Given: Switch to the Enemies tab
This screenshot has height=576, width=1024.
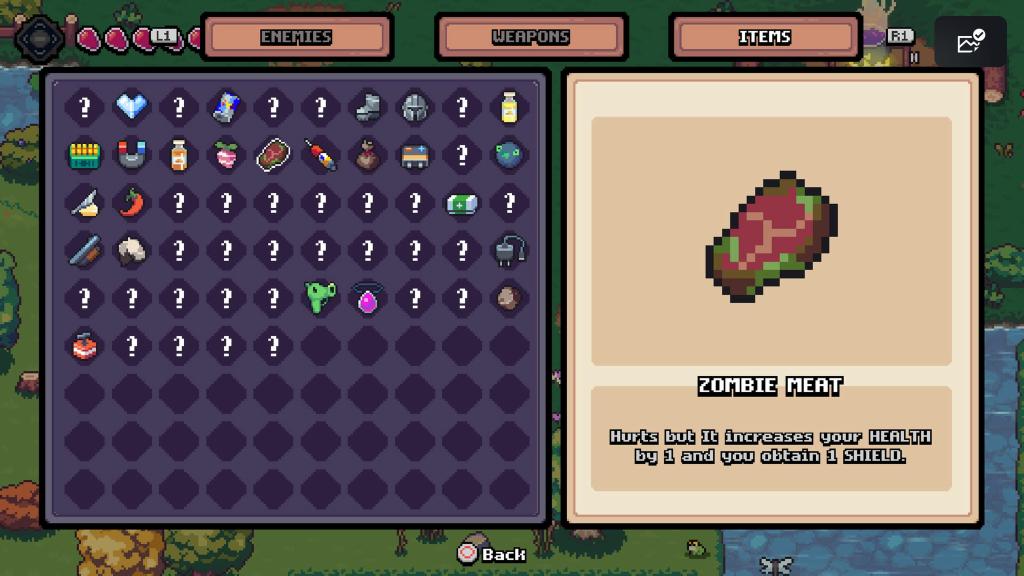Looking at the screenshot, I should point(295,37).
